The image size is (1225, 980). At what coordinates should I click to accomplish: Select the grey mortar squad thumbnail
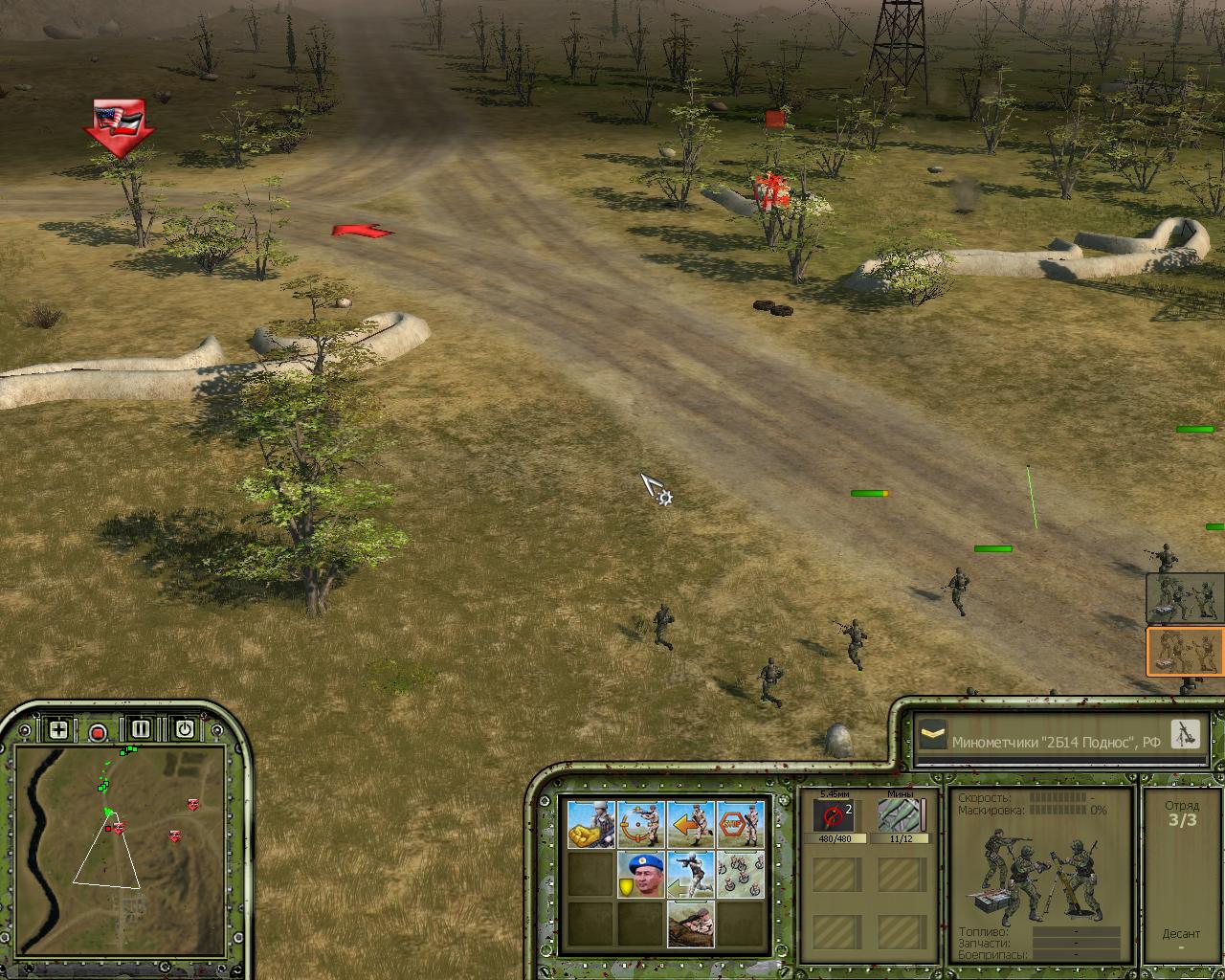pyautogui.click(x=1185, y=597)
